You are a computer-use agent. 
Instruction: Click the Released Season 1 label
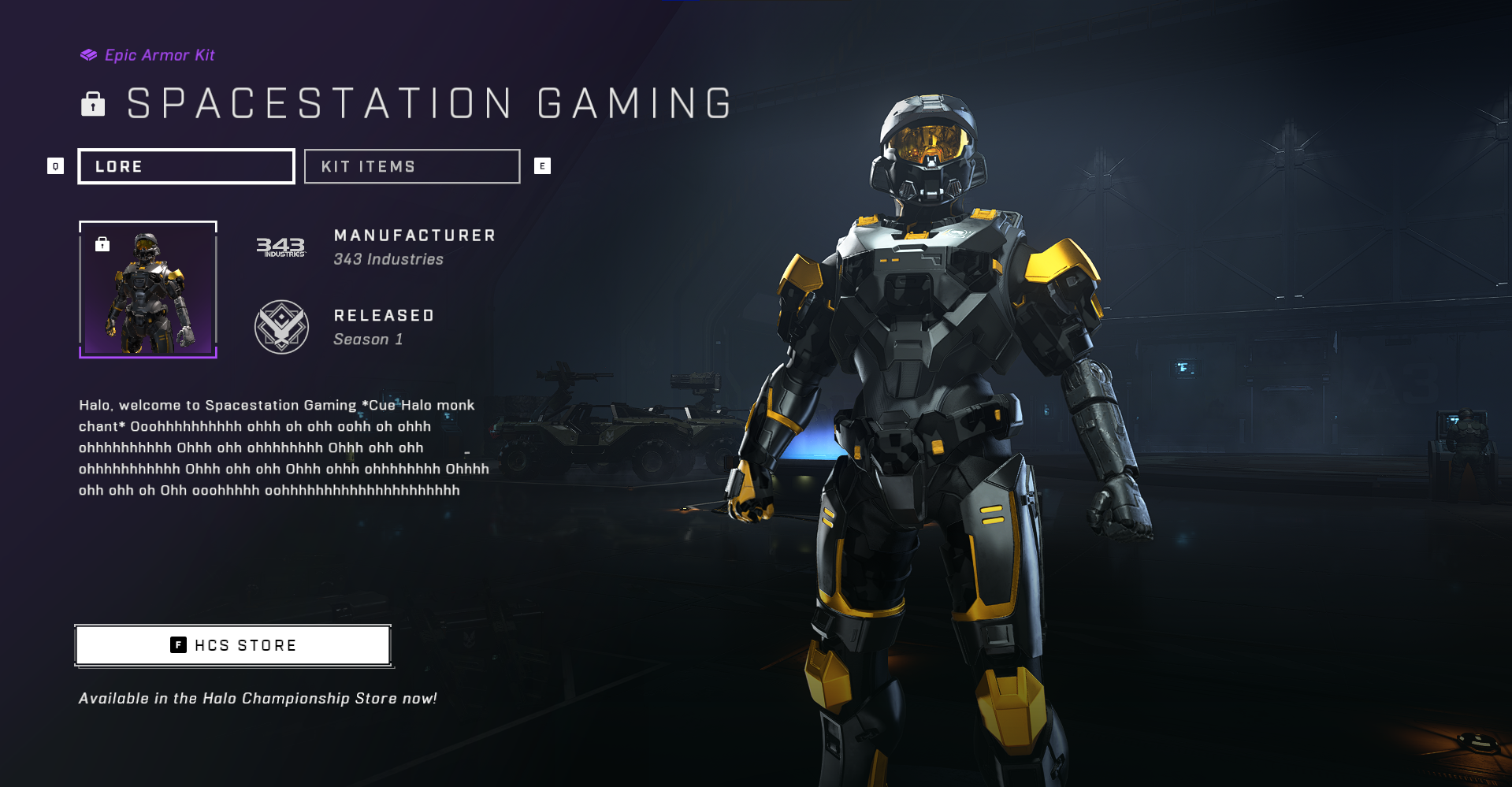click(384, 326)
